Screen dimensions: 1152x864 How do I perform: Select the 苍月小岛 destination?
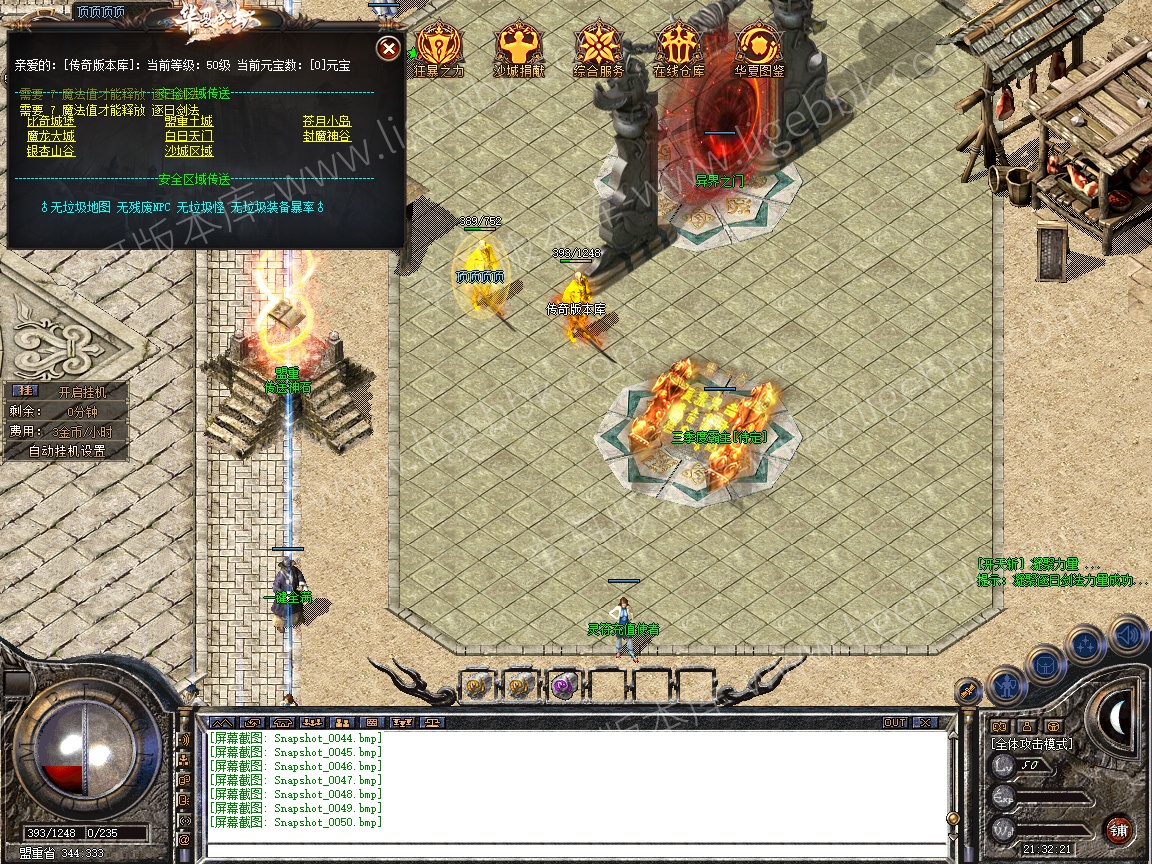pyautogui.click(x=327, y=121)
